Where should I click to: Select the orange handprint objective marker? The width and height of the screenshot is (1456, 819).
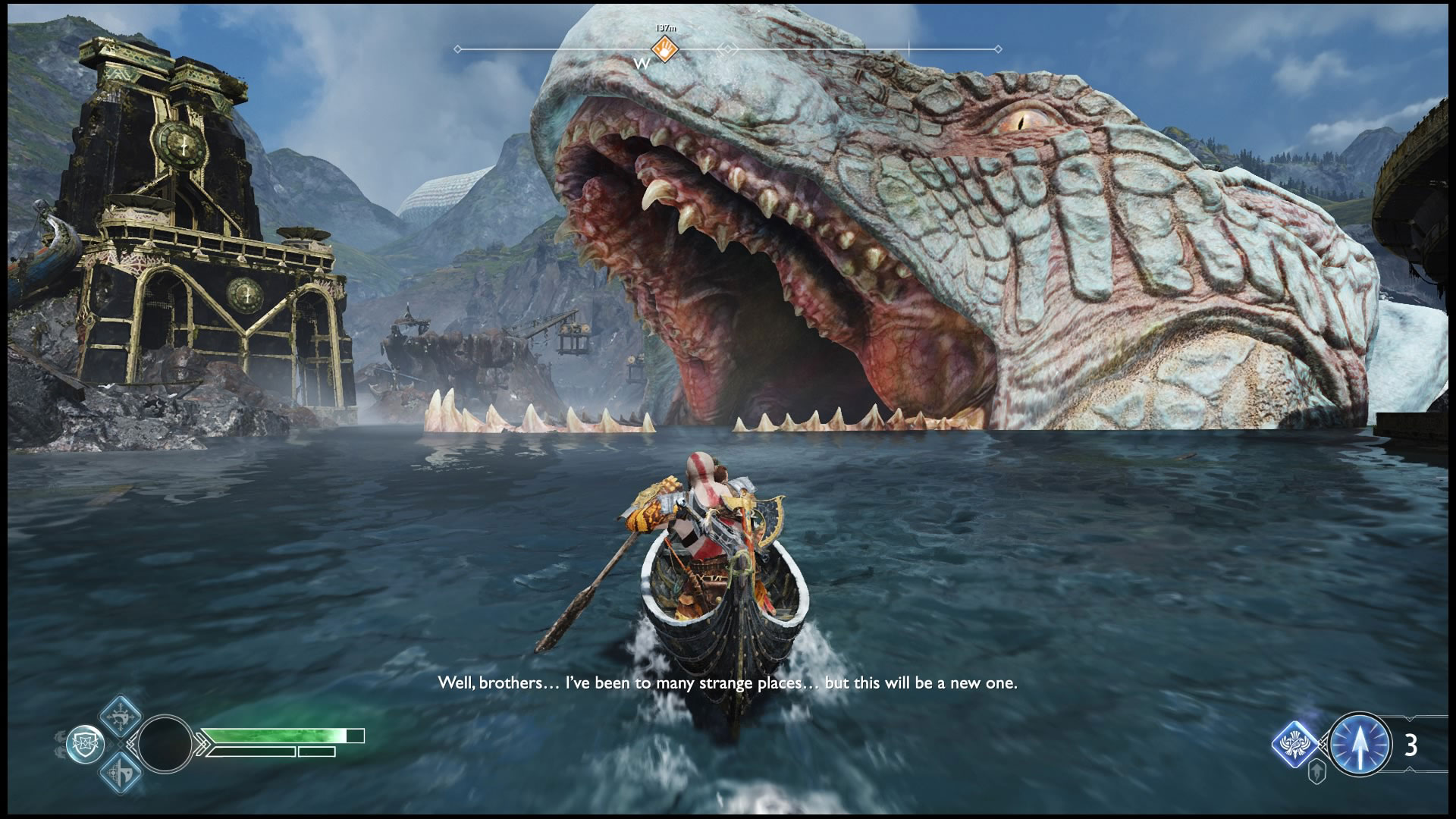[665, 49]
